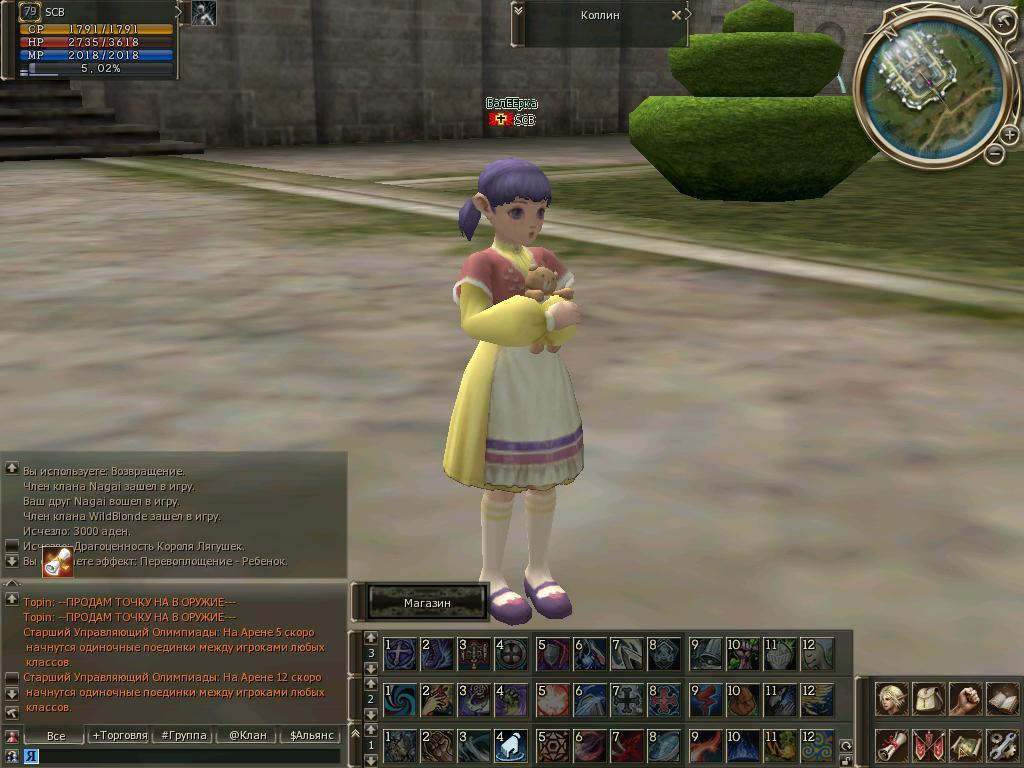Open the skills book icon
1024x768 pixels.
tap(1002, 698)
